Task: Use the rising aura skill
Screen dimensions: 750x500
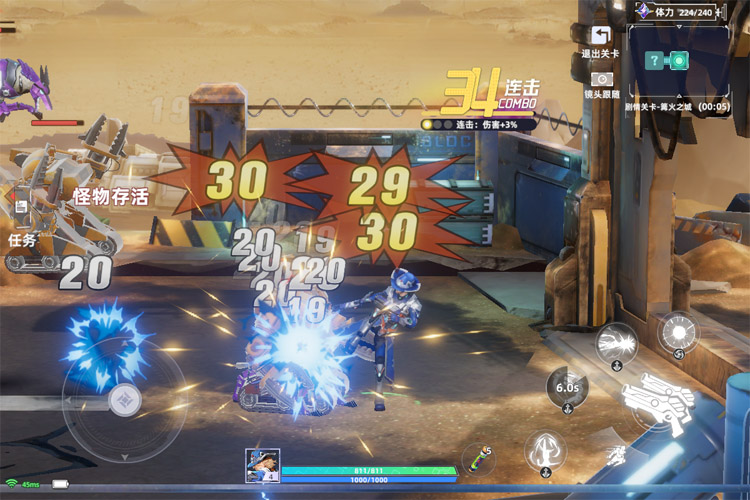Action: pos(546,449)
